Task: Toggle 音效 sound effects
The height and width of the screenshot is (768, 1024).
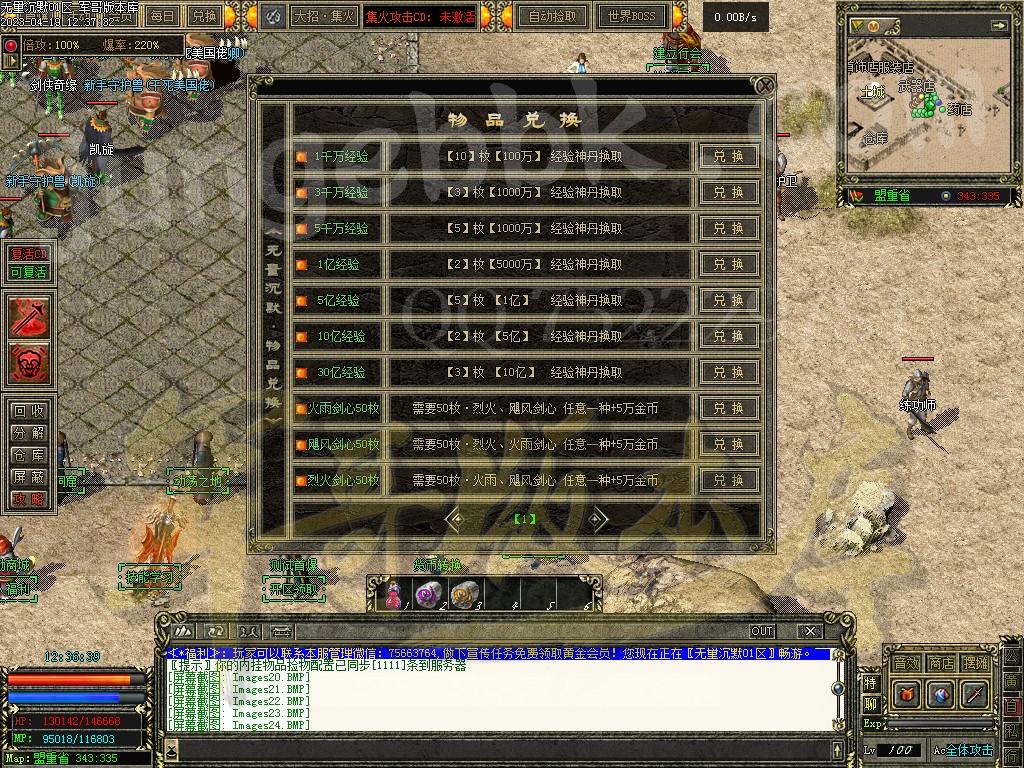Action: [x=906, y=663]
